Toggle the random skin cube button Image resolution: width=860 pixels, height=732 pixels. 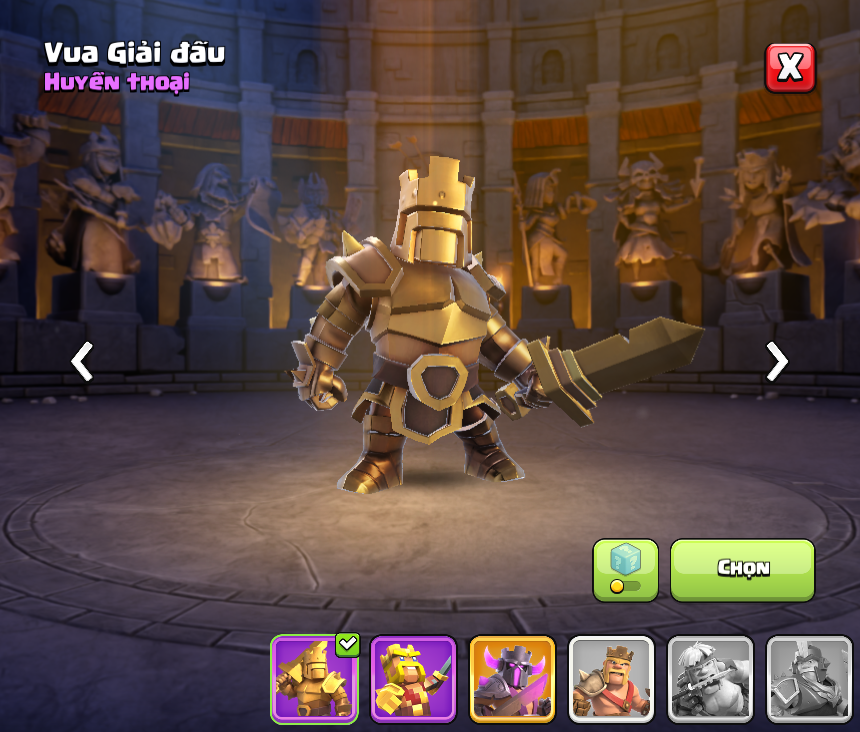[x=625, y=570]
